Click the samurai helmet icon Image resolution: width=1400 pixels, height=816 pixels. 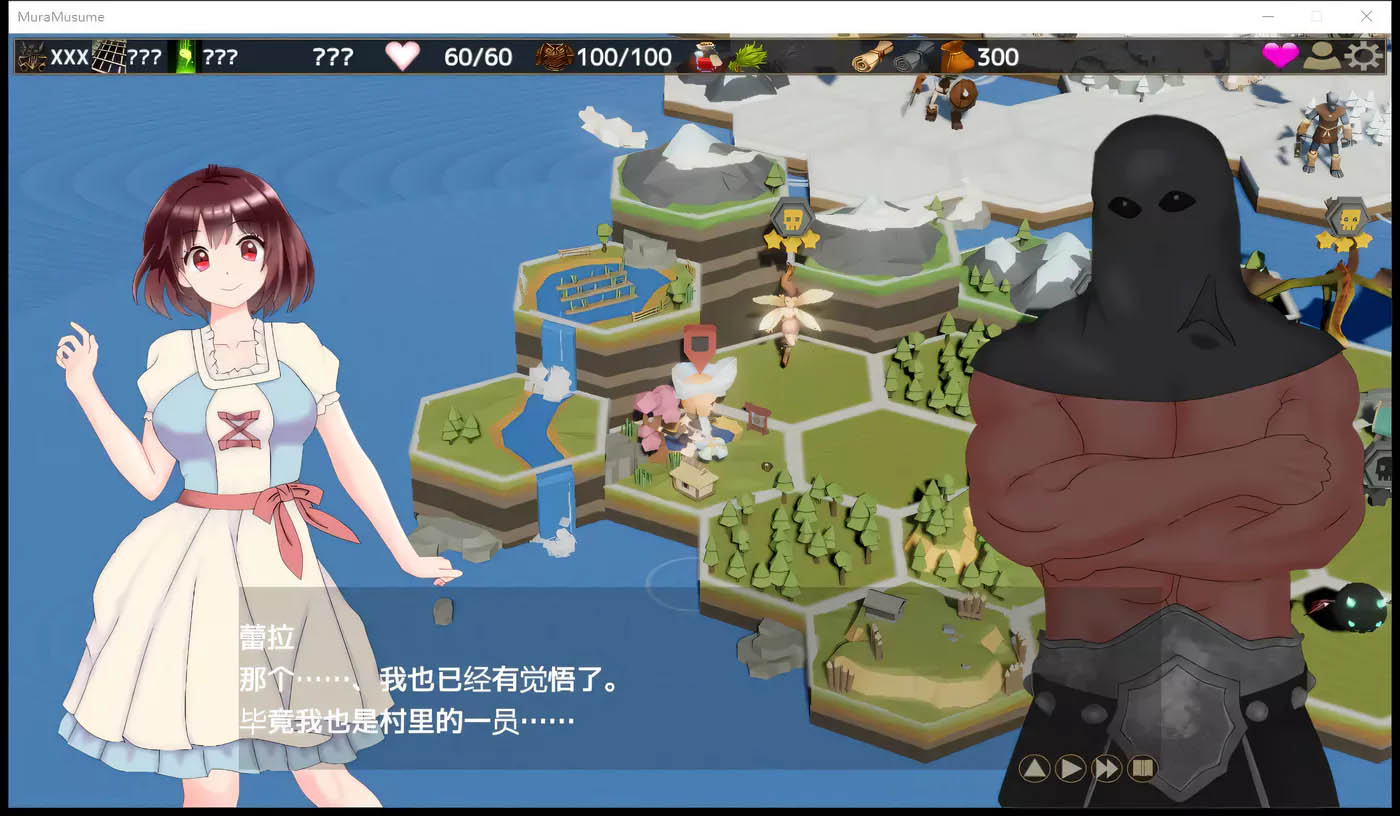click(x=32, y=56)
